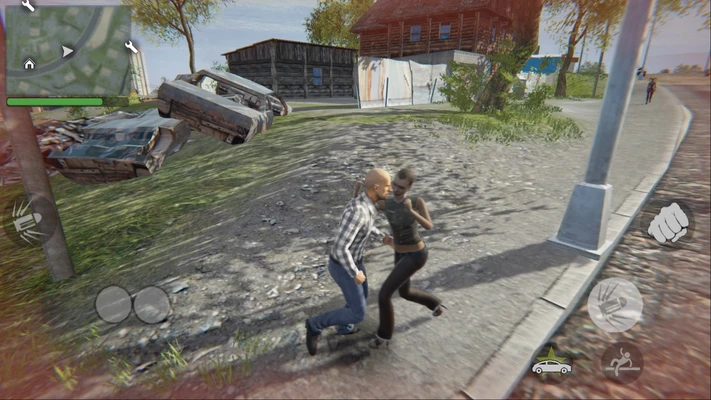
Task: Tap the fist punch button
Action: (x=667, y=223)
